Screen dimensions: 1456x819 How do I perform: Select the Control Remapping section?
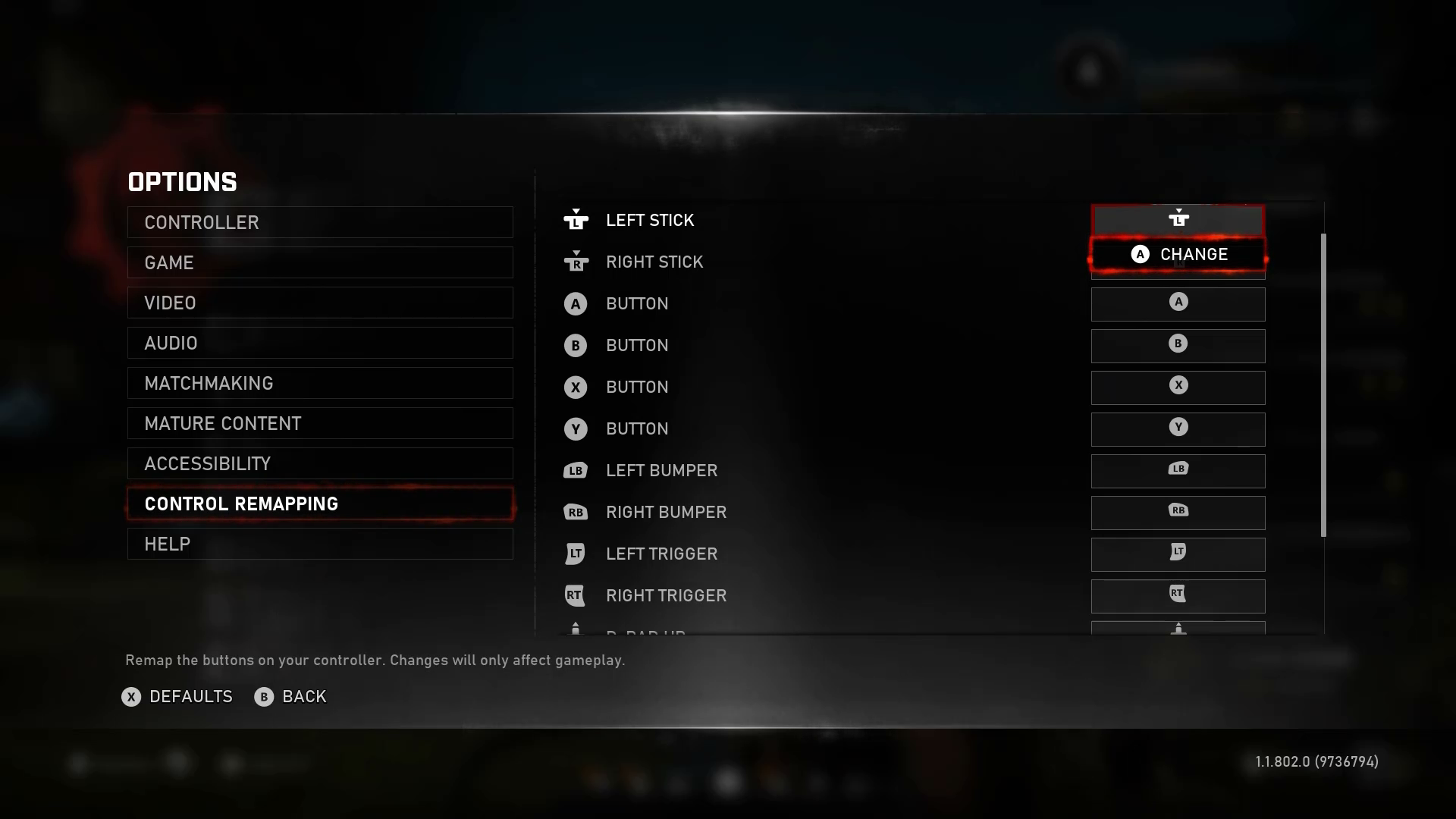pyautogui.click(x=319, y=503)
